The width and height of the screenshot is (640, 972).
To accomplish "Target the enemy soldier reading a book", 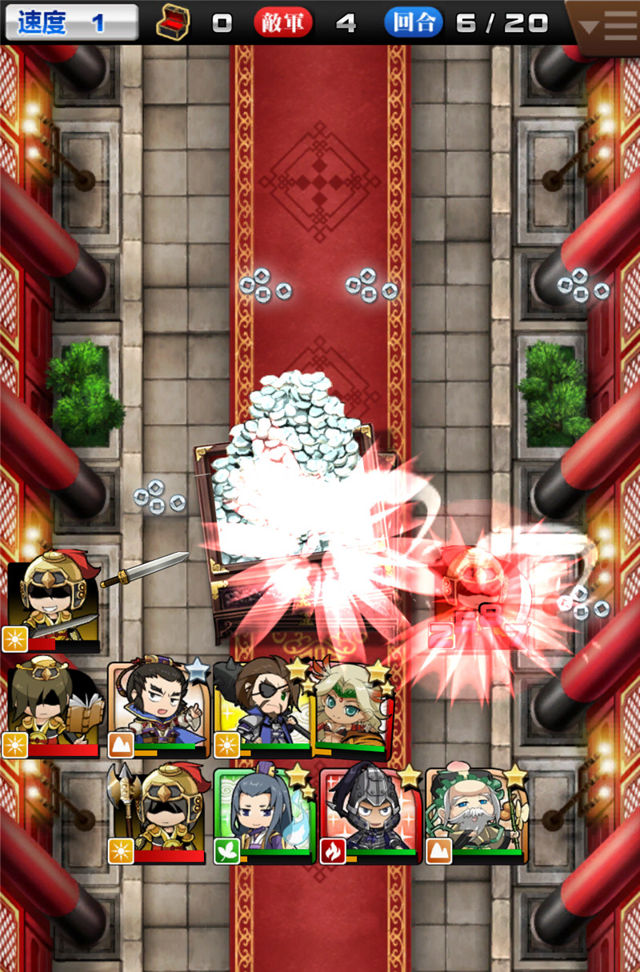I will [x=54, y=706].
